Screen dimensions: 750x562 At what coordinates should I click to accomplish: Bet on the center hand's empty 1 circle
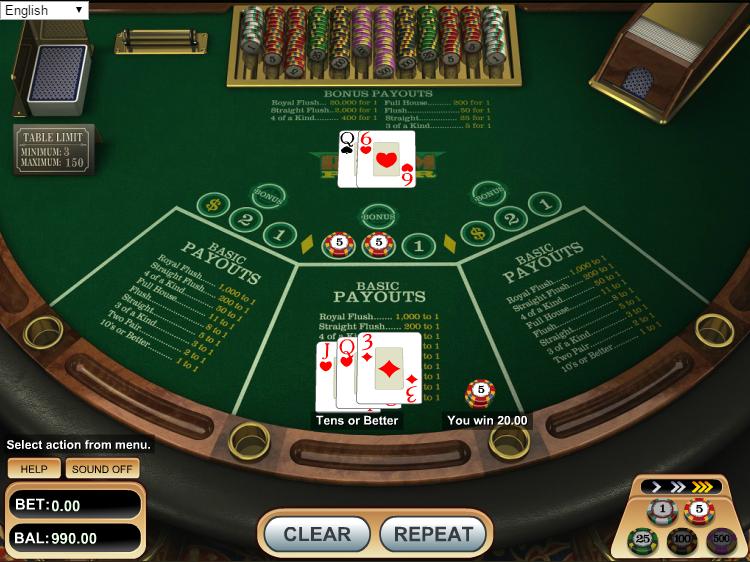pyautogui.click(x=420, y=244)
